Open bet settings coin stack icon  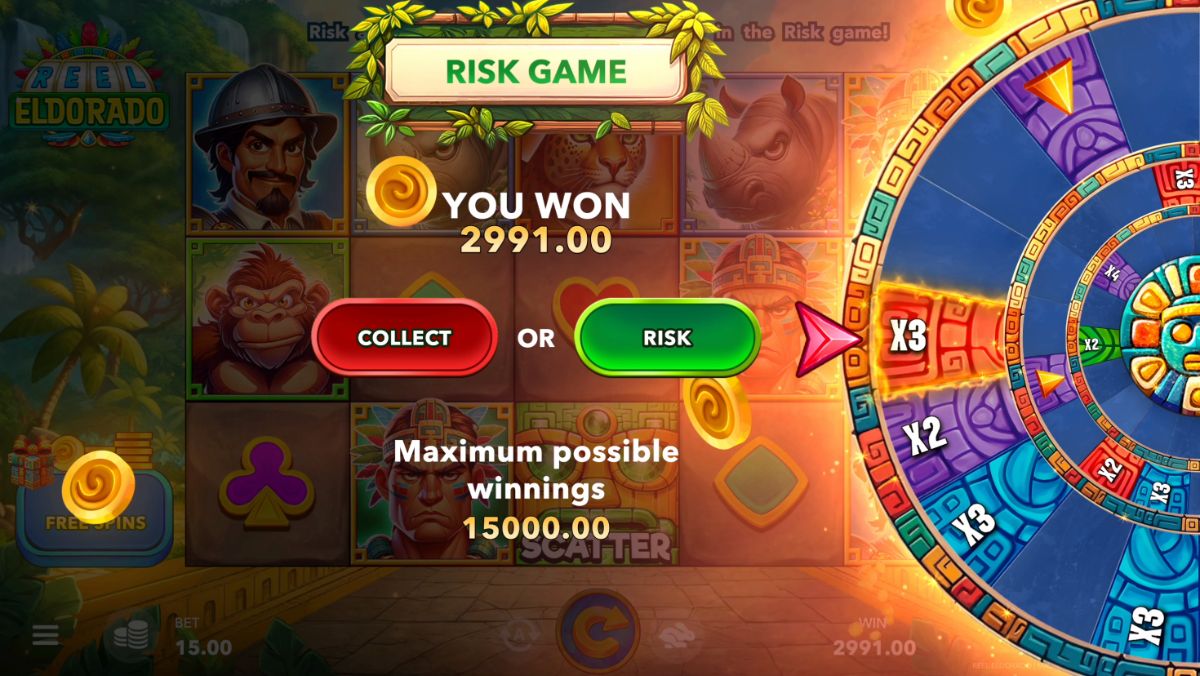(x=131, y=636)
